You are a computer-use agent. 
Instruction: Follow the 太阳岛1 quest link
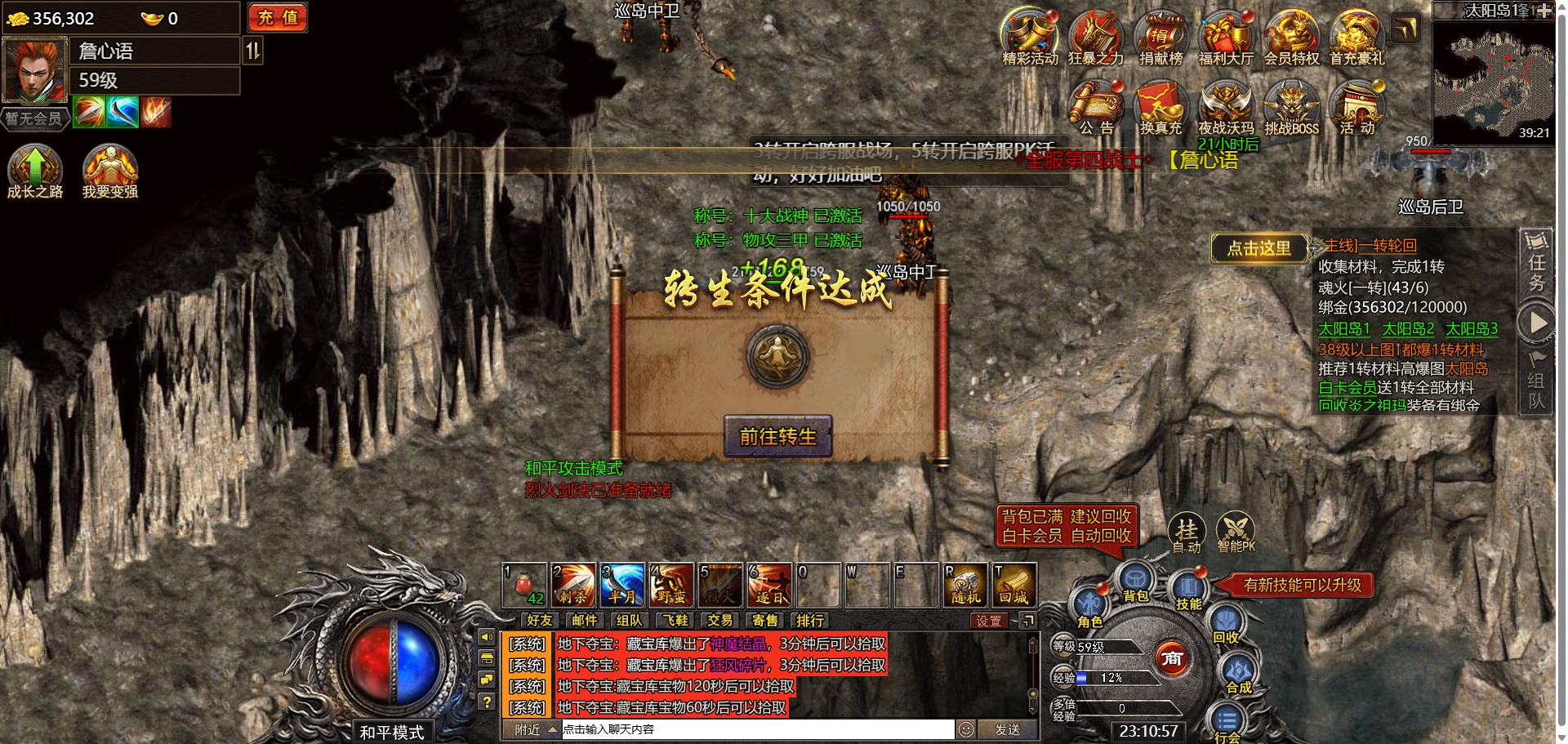coord(1343,328)
